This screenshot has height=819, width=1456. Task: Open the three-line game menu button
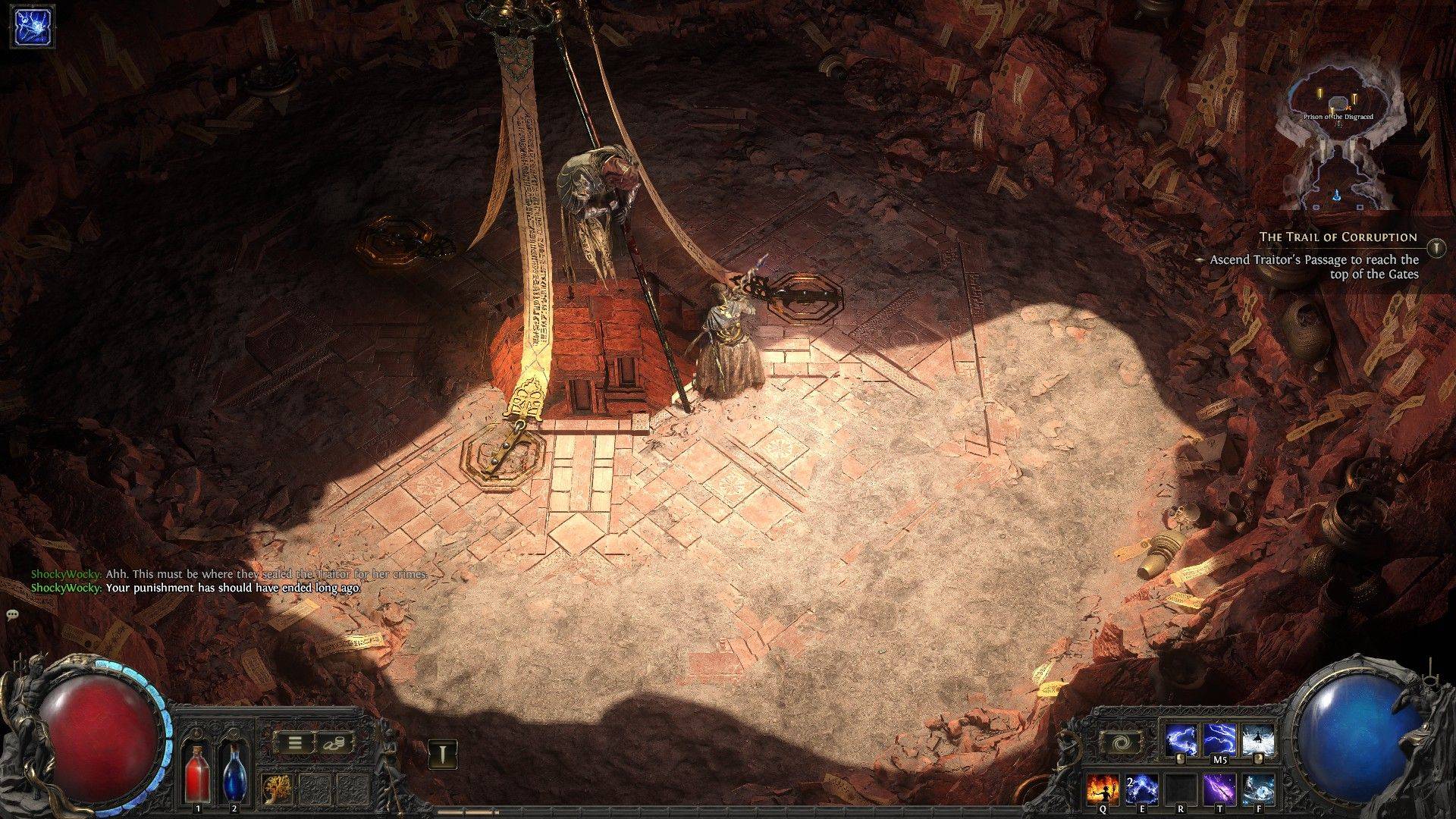[x=294, y=743]
